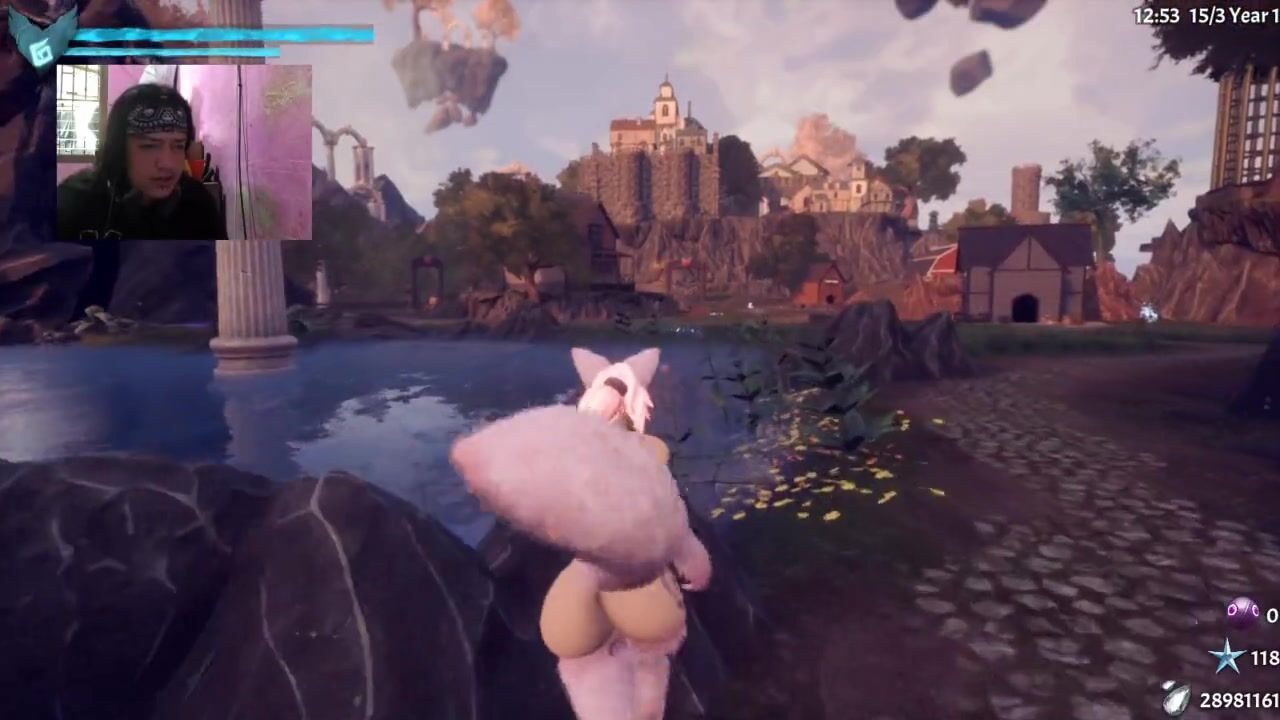Click the silver feather currency icon
This screenshot has width=1280, height=720.
point(1178,698)
